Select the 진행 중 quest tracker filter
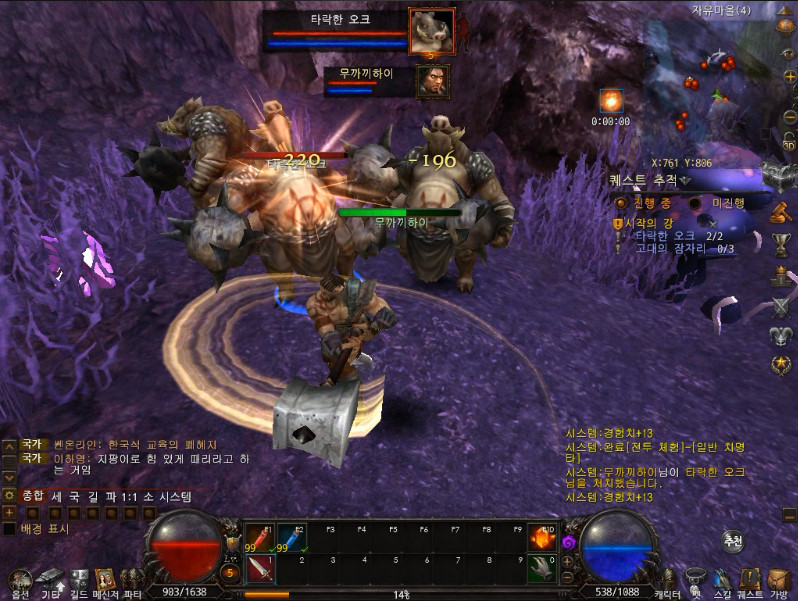 621,202
